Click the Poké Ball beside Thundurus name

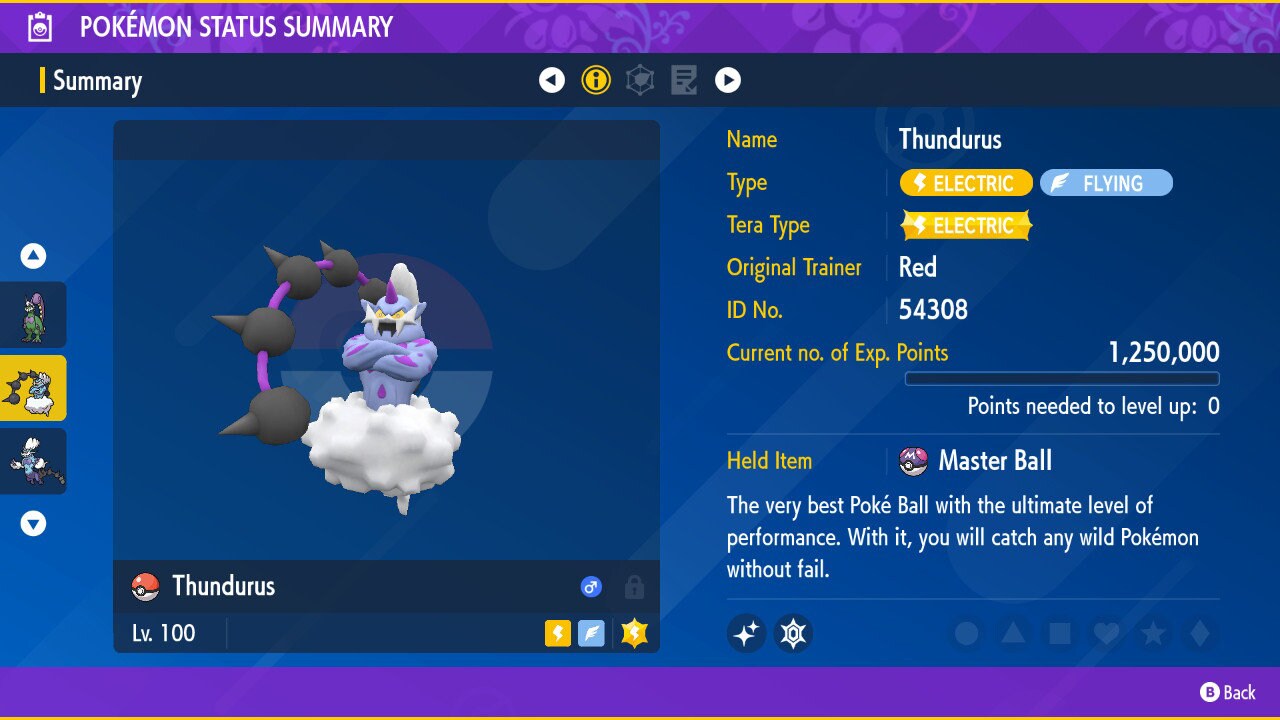pyautogui.click(x=145, y=586)
